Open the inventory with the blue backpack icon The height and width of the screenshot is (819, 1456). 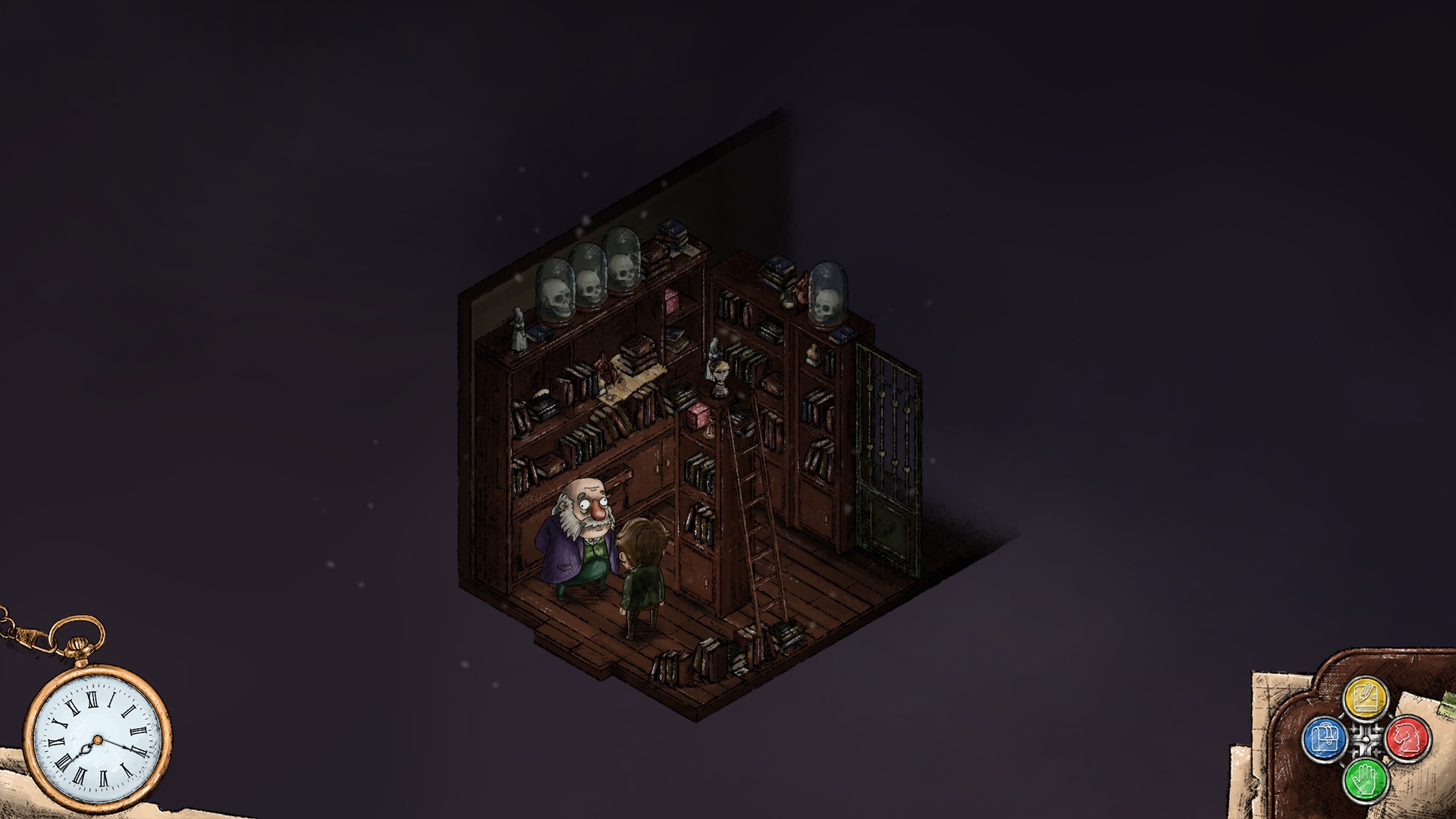click(x=1325, y=739)
